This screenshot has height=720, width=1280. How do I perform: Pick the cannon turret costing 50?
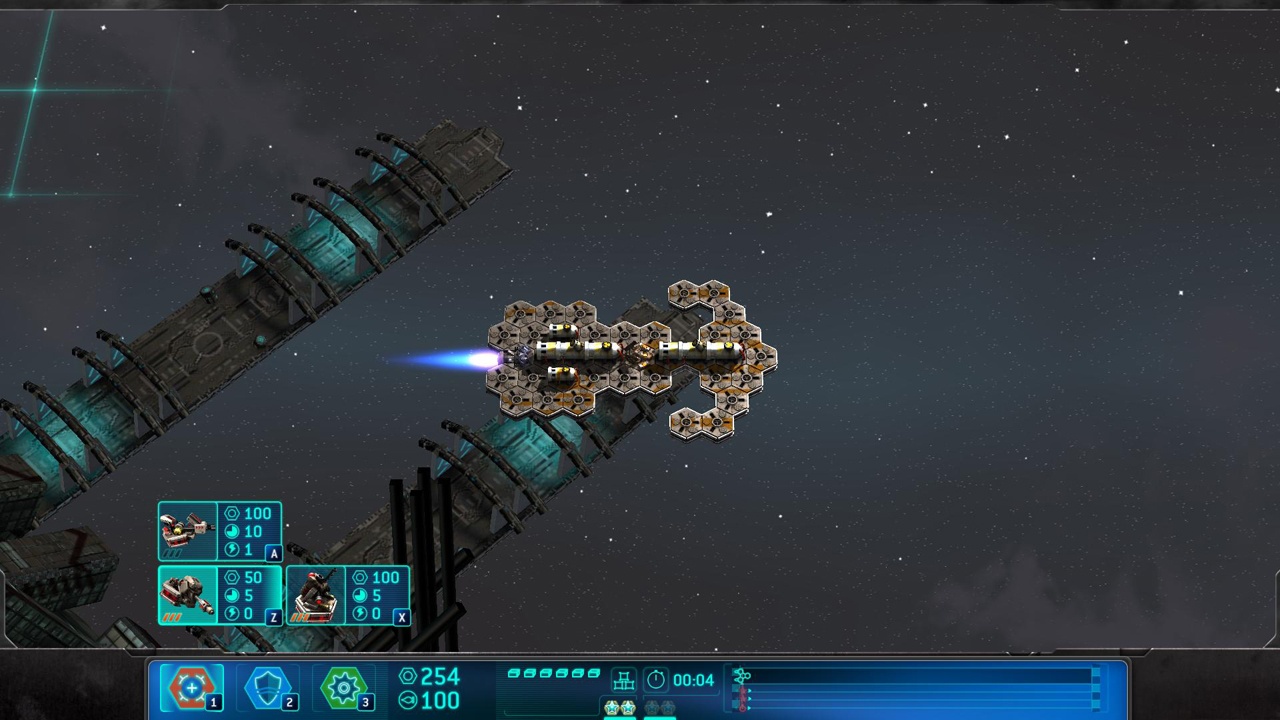pyautogui.click(x=220, y=595)
